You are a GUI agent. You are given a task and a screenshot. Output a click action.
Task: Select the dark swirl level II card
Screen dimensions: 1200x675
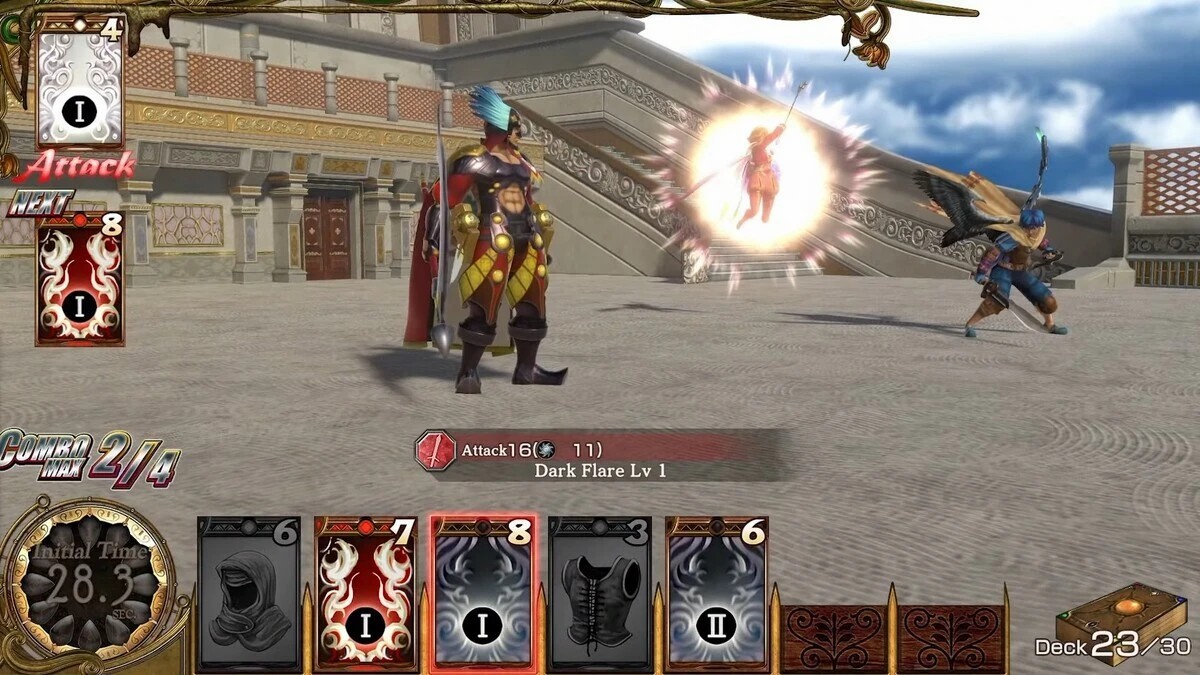[716, 594]
